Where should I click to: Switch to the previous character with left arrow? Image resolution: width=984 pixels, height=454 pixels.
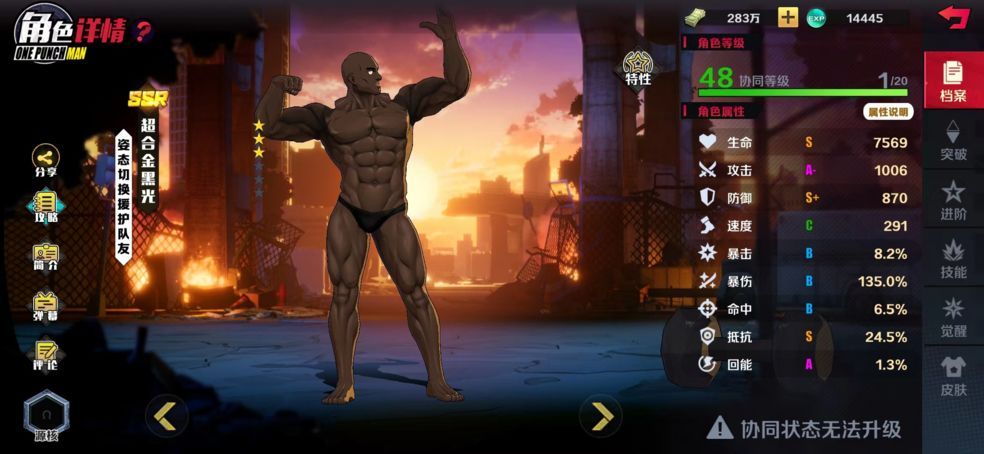(166, 415)
